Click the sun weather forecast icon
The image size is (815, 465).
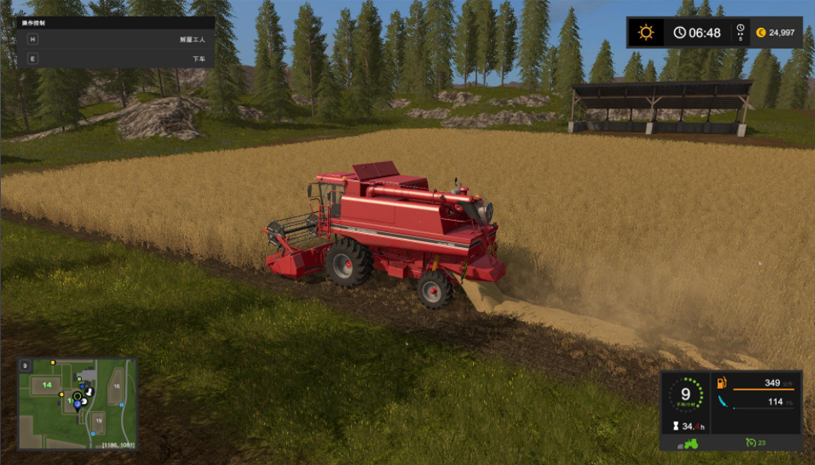coord(646,33)
